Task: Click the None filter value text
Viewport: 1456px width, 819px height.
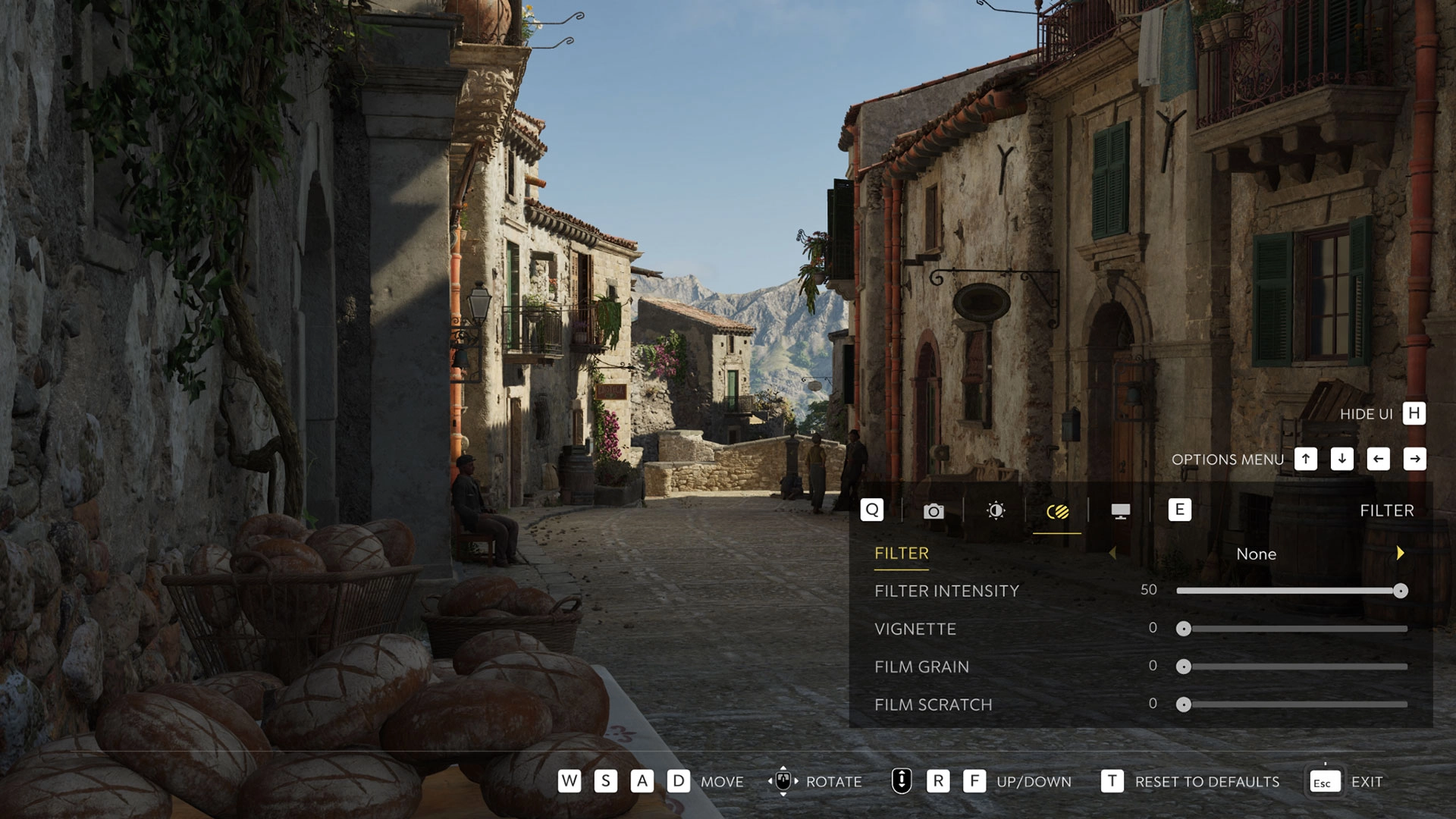Action: coord(1257,554)
